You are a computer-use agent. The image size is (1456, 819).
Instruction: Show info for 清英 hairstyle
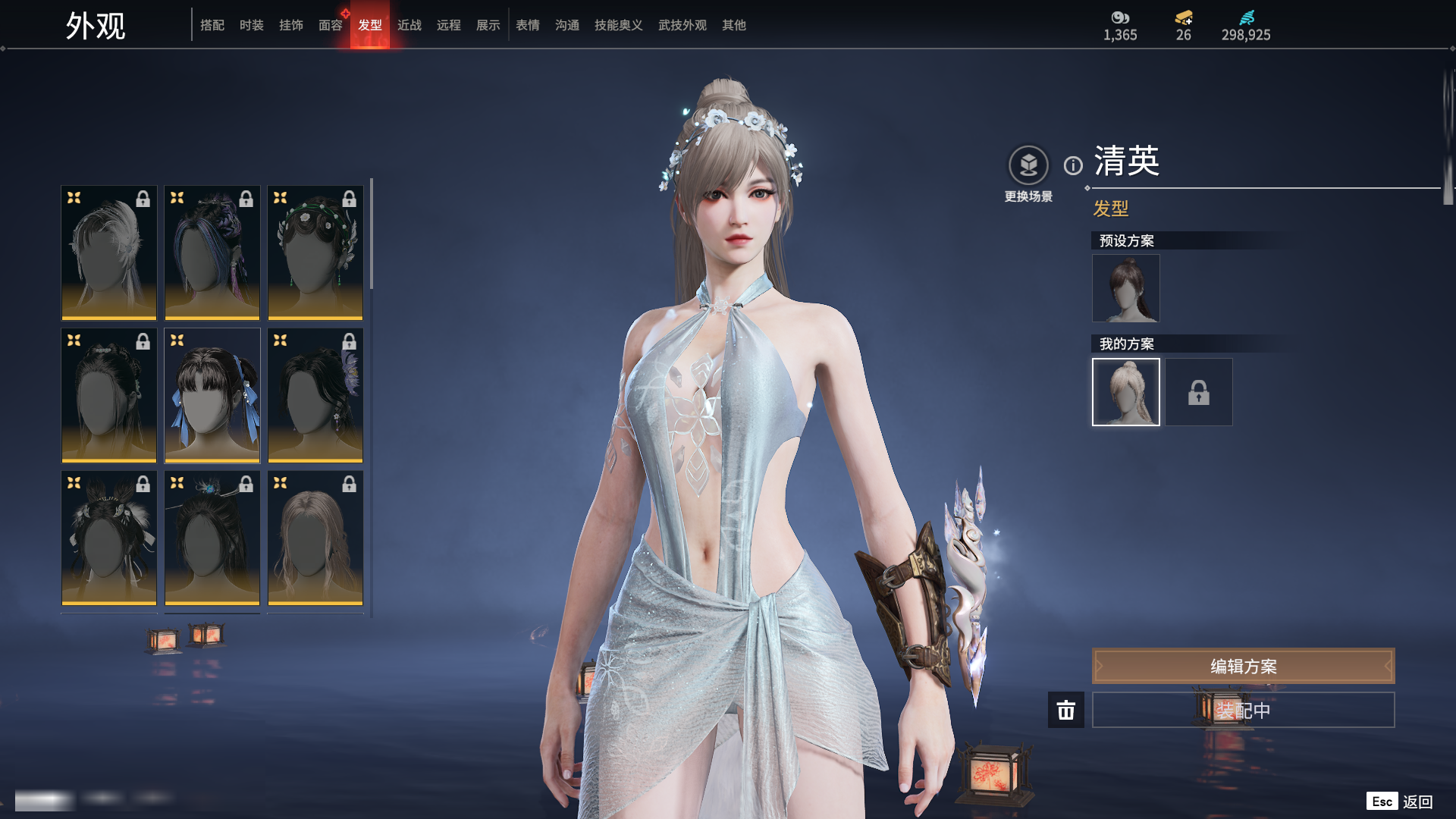pyautogui.click(x=1073, y=165)
